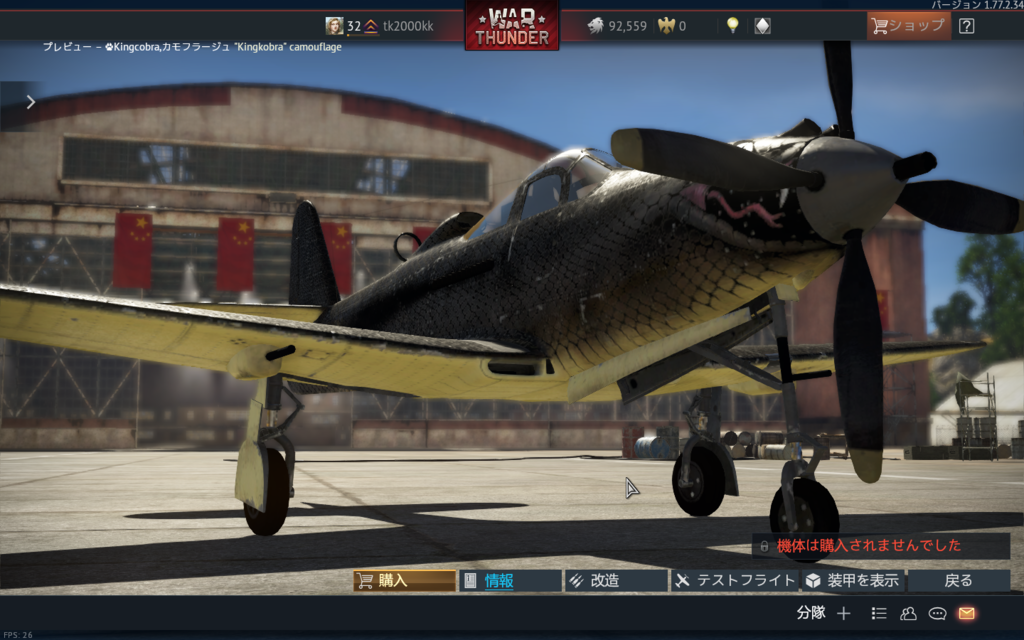Click the light bulb icon
The width and height of the screenshot is (1024, 640).
[x=732, y=26]
